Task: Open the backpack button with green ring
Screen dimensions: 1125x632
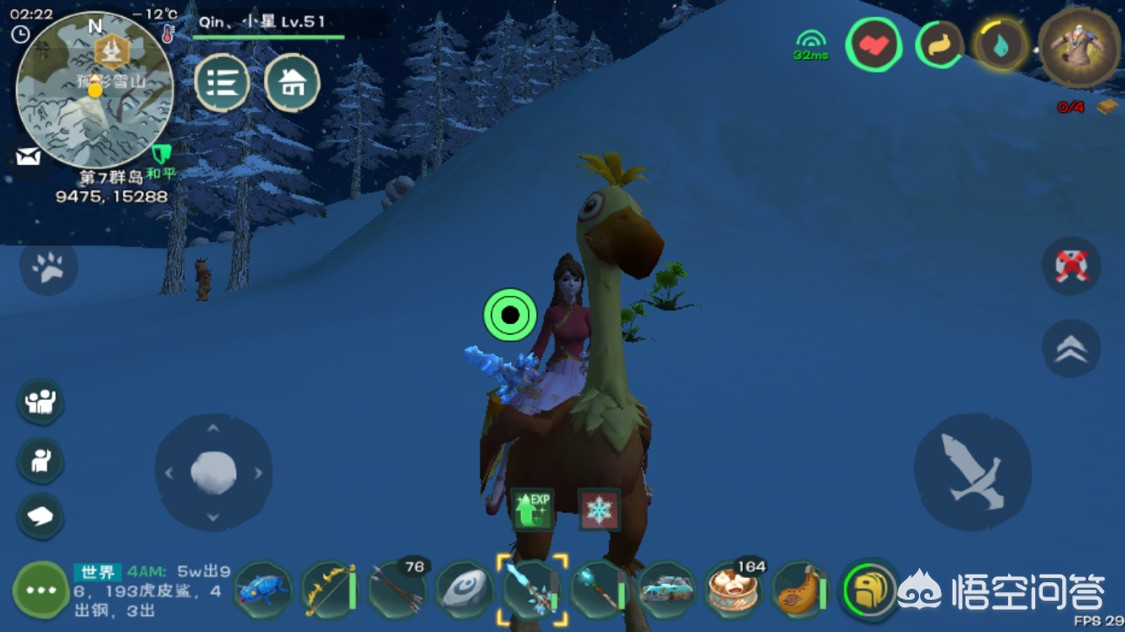Action: [868, 590]
